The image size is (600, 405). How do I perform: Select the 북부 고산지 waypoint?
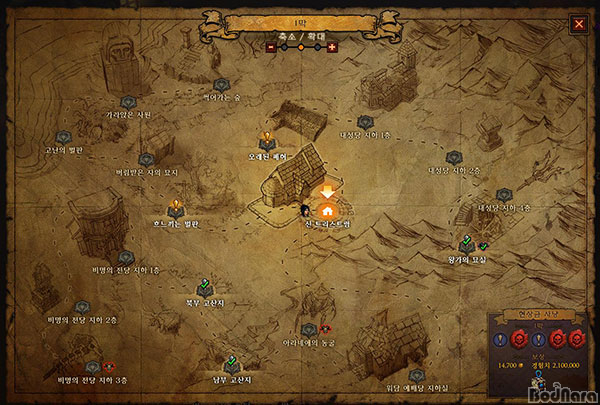point(204,283)
